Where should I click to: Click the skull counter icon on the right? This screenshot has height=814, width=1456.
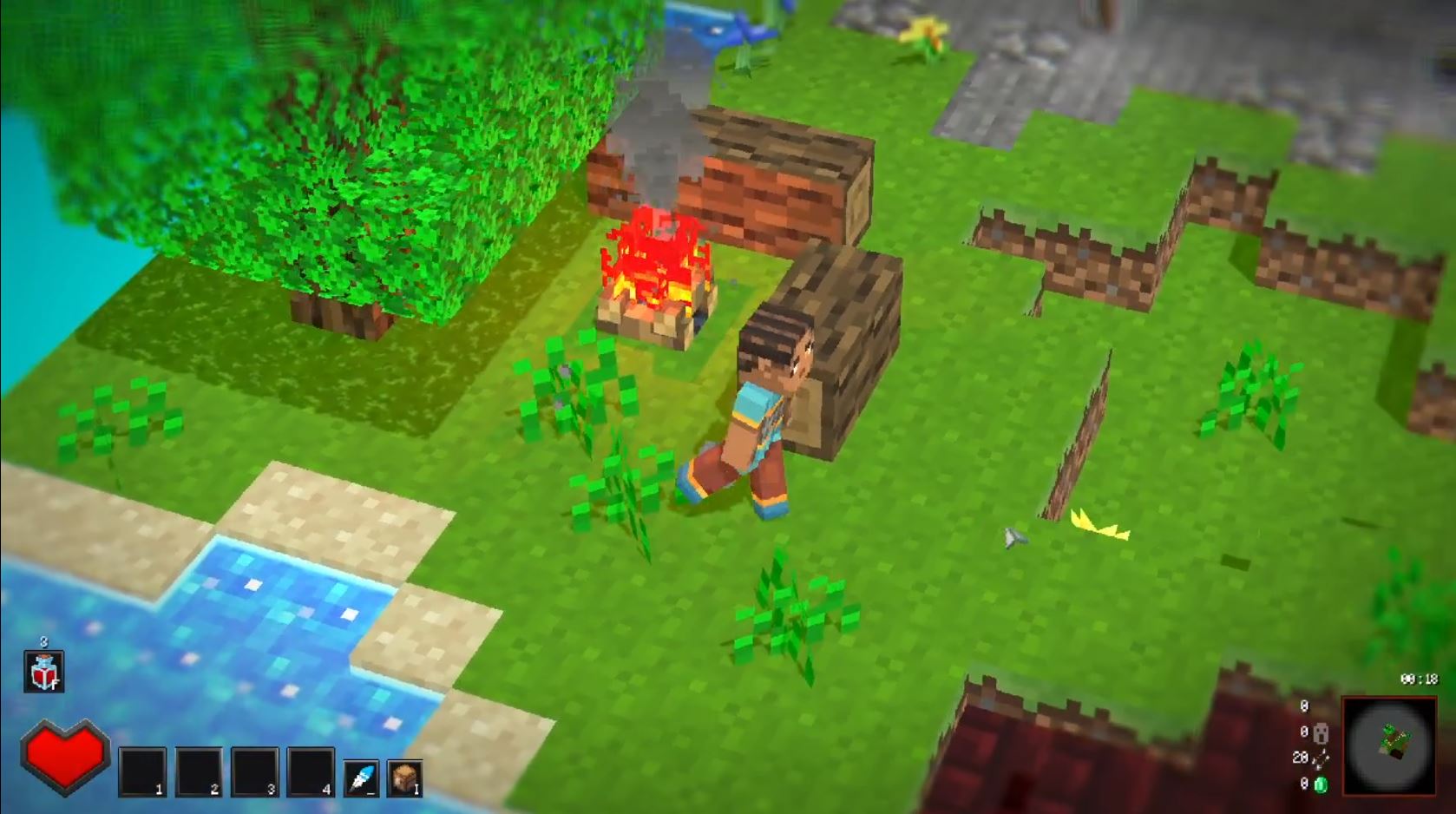(1321, 733)
